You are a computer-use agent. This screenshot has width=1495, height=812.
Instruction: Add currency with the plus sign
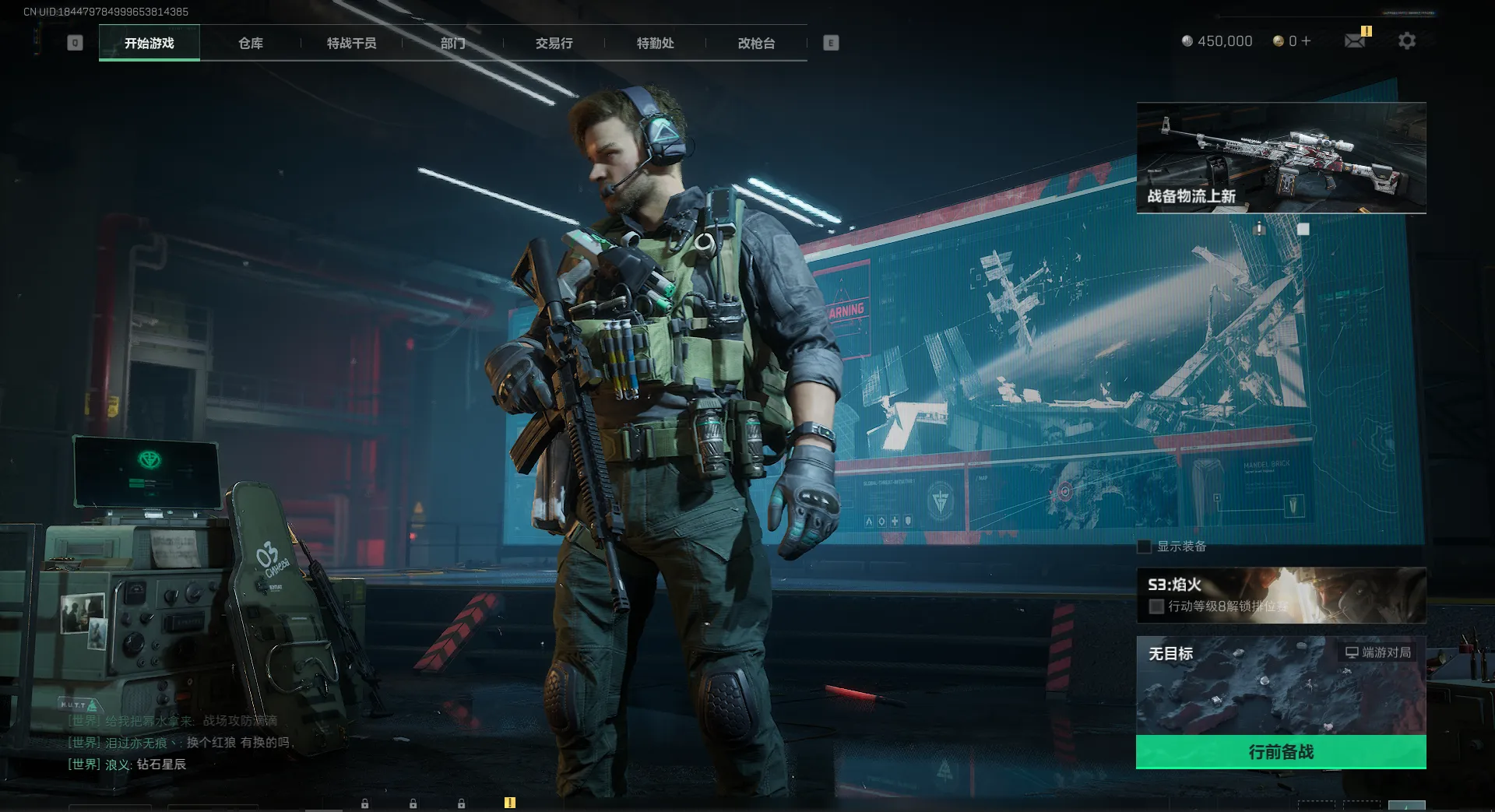tap(1306, 40)
